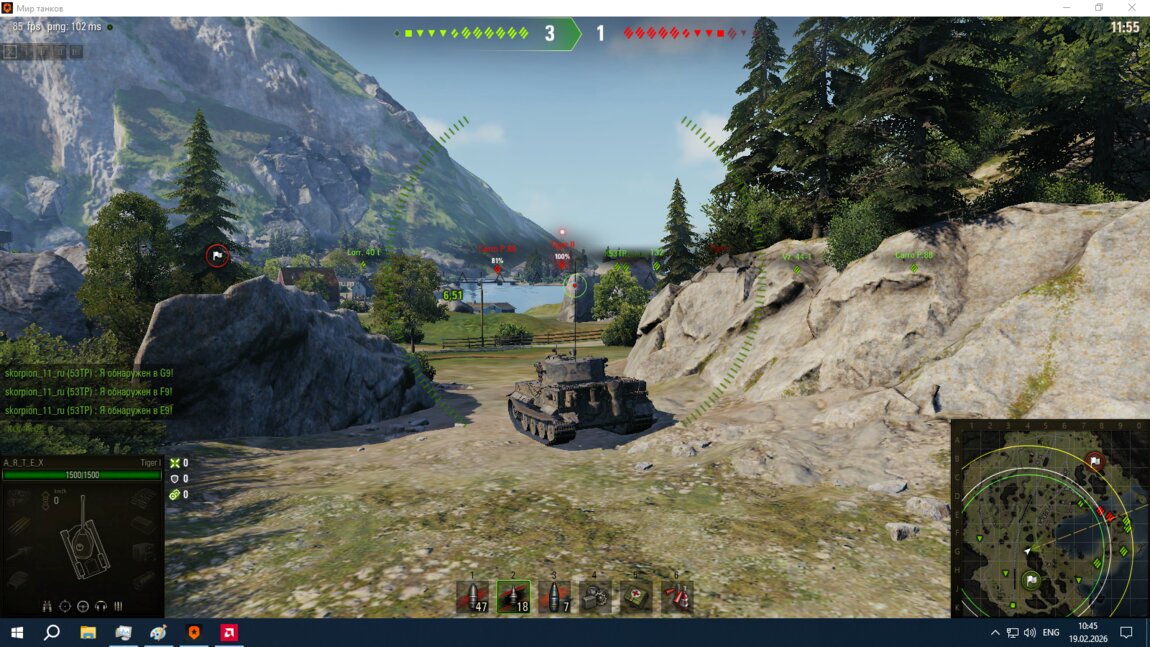Use the first aid kit consumable
This screenshot has width=1150, height=647.
tap(635, 597)
